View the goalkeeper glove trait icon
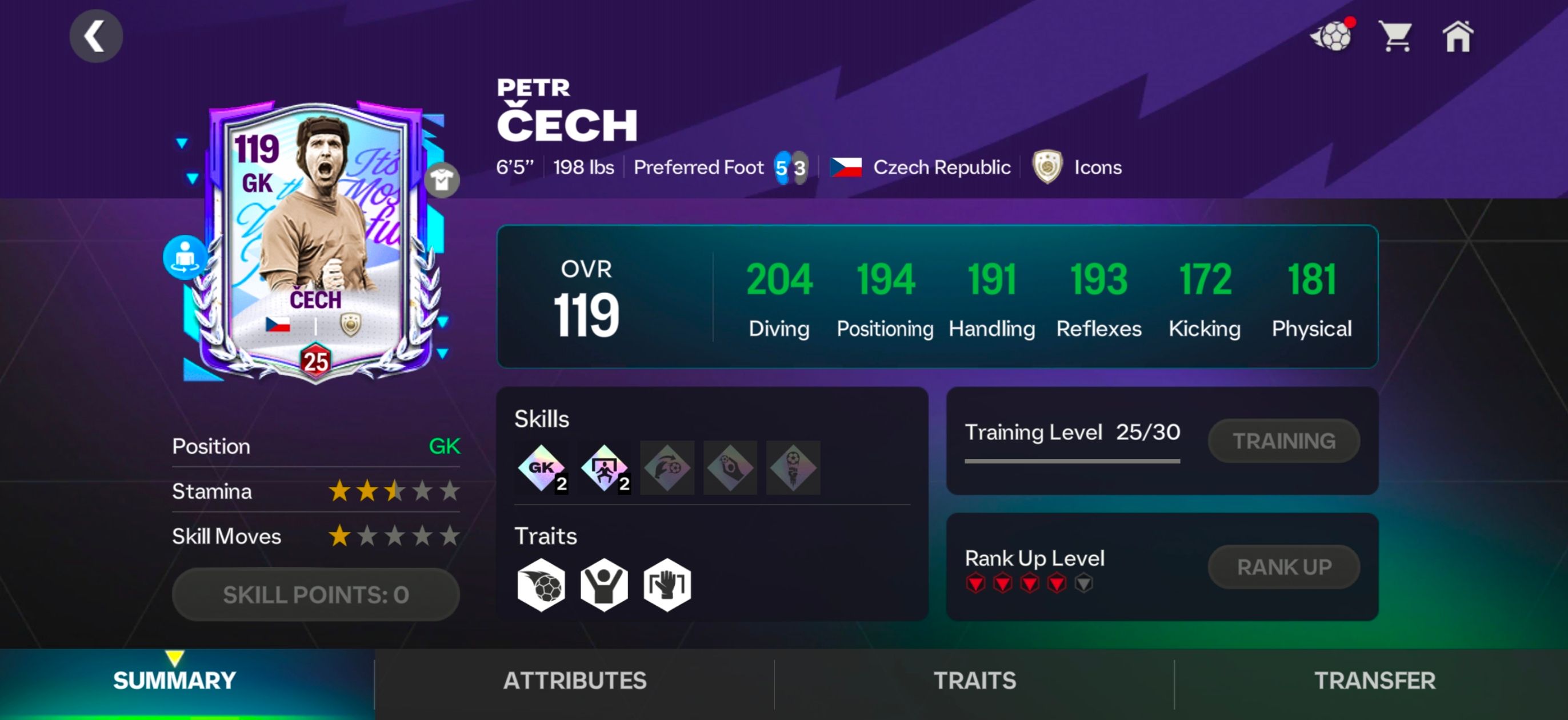This screenshot has width=1568, height=720. pos(667,585)
